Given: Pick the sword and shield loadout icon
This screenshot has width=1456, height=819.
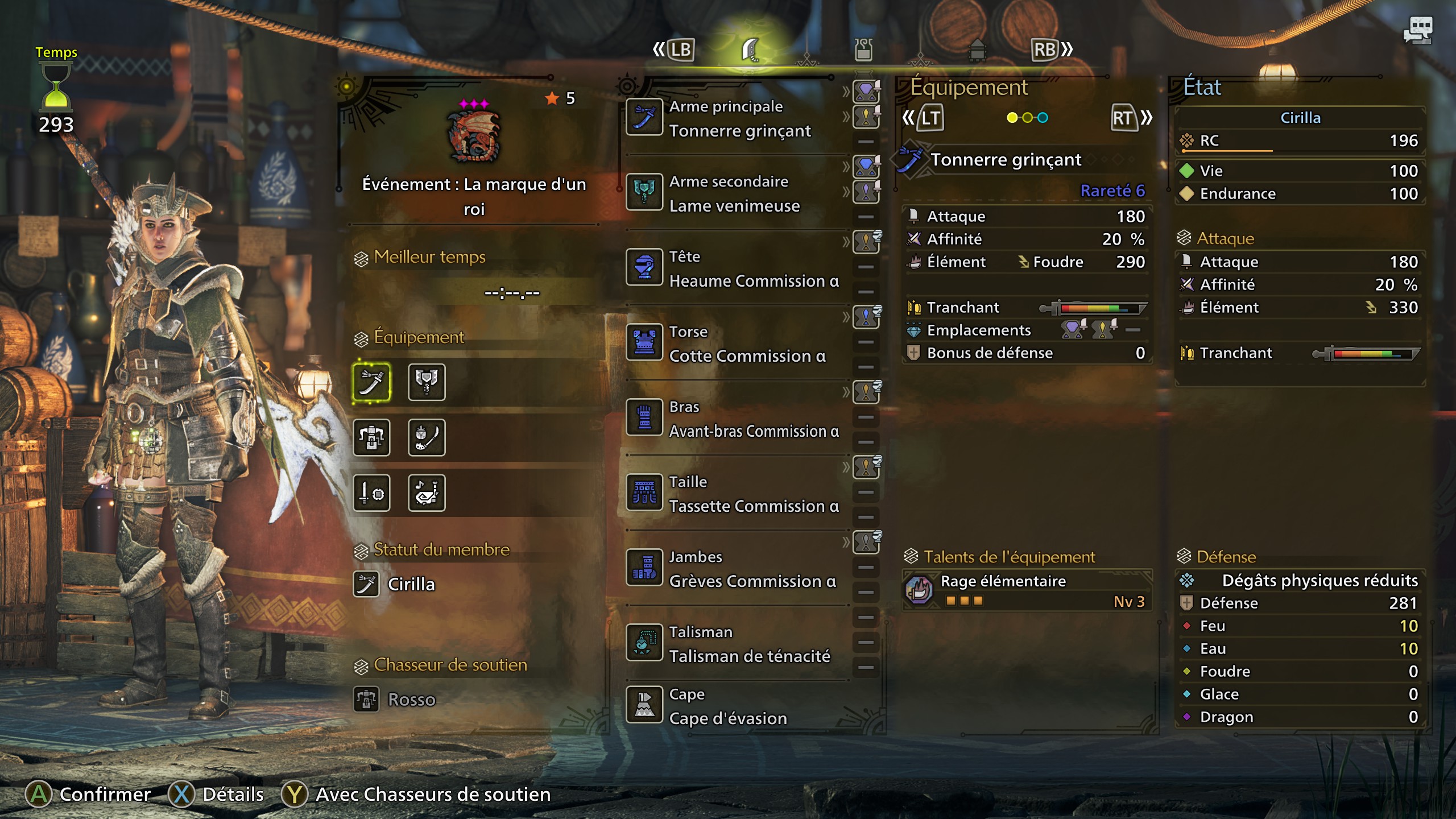Looking at the screenshot, I should [371, 493].
